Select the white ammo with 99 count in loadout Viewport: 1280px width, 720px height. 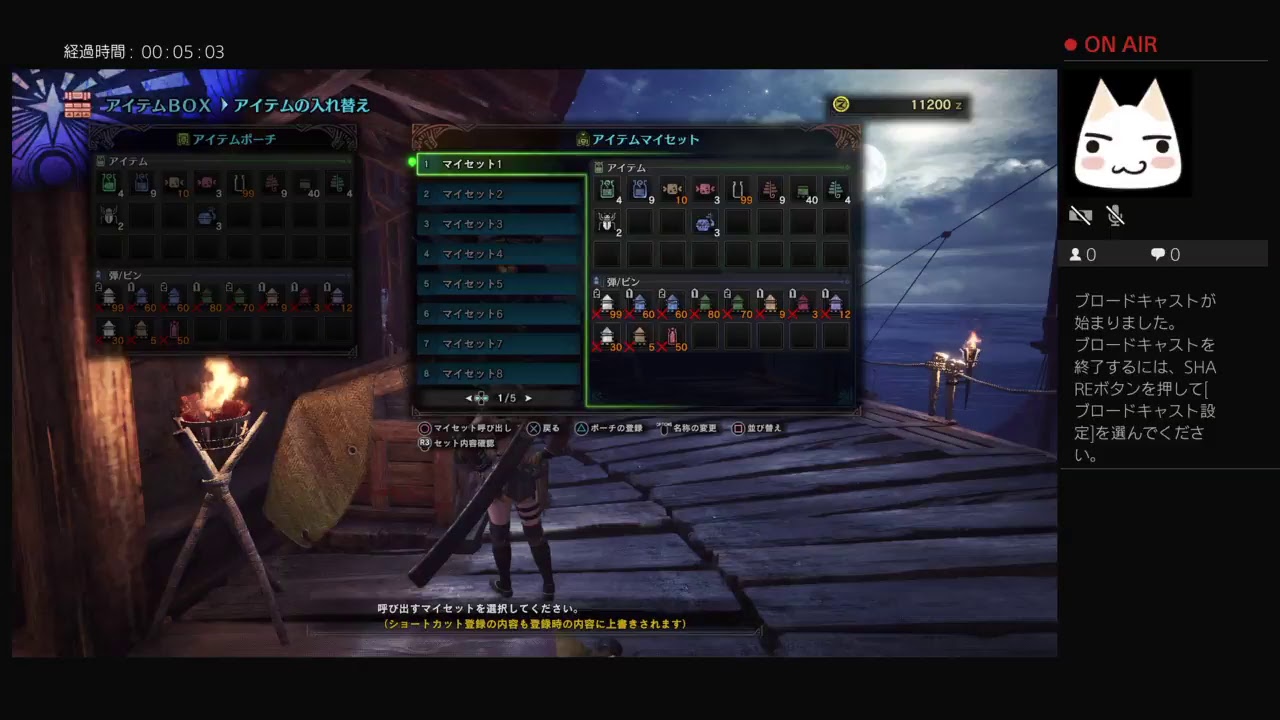607,302
